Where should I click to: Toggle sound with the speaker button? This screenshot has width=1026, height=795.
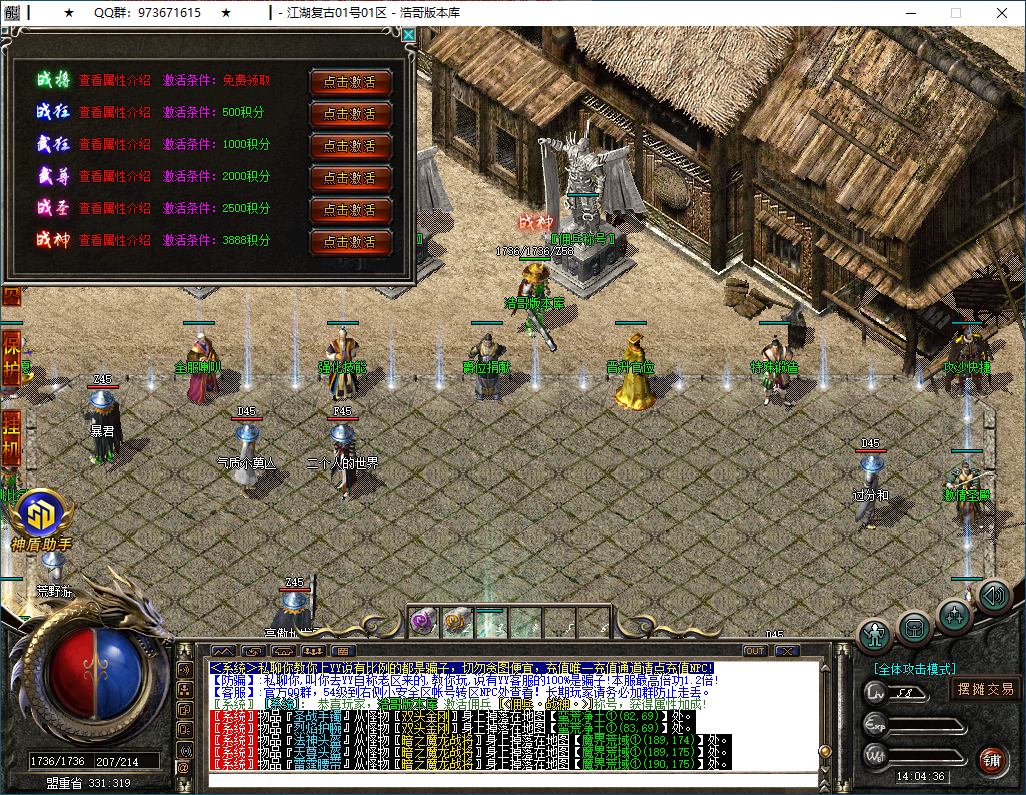click(x=993, y=597)
